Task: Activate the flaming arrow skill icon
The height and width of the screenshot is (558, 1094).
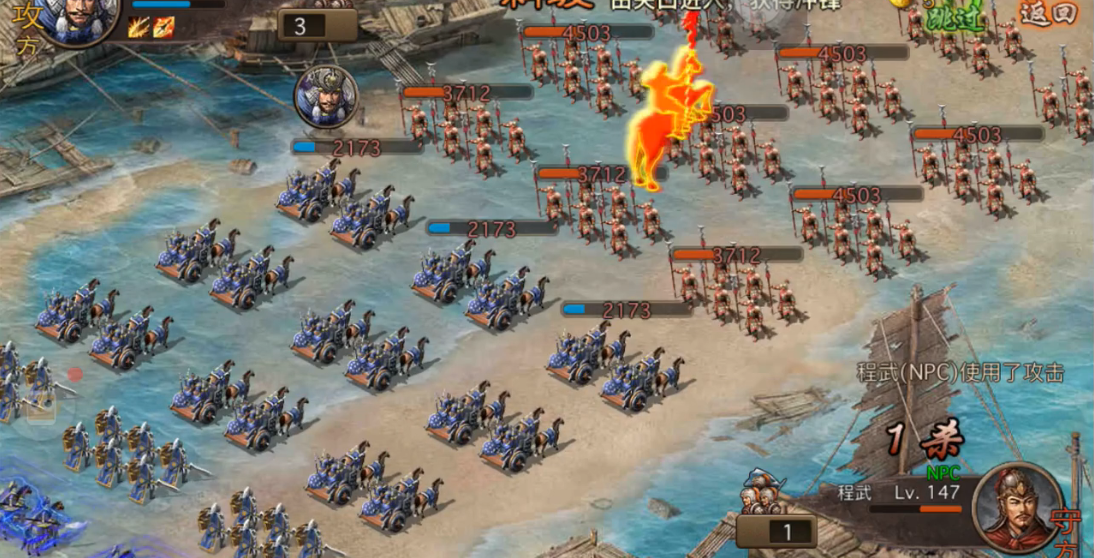Action: 163,27
